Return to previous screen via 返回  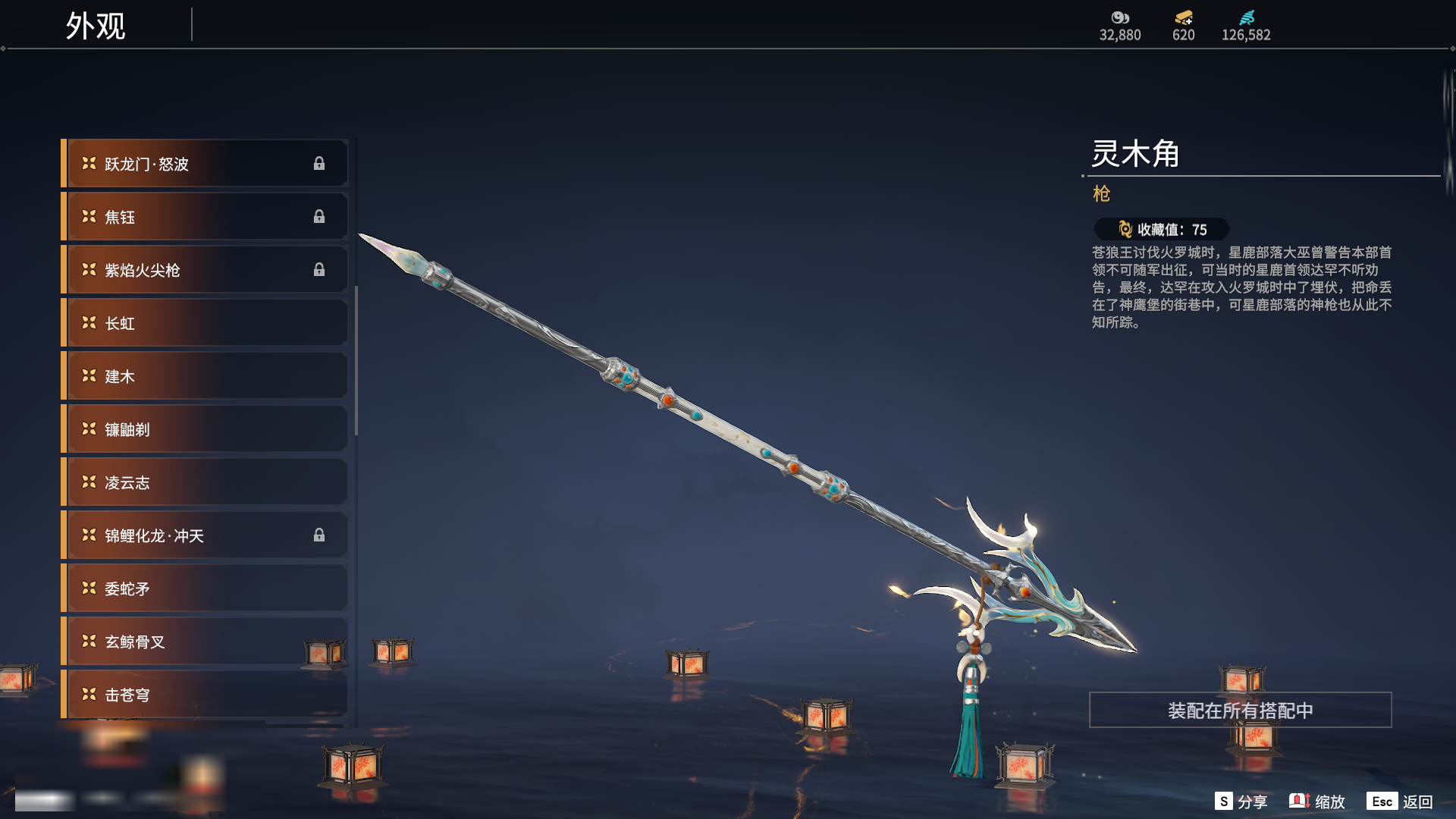(x=1400, y=802)
